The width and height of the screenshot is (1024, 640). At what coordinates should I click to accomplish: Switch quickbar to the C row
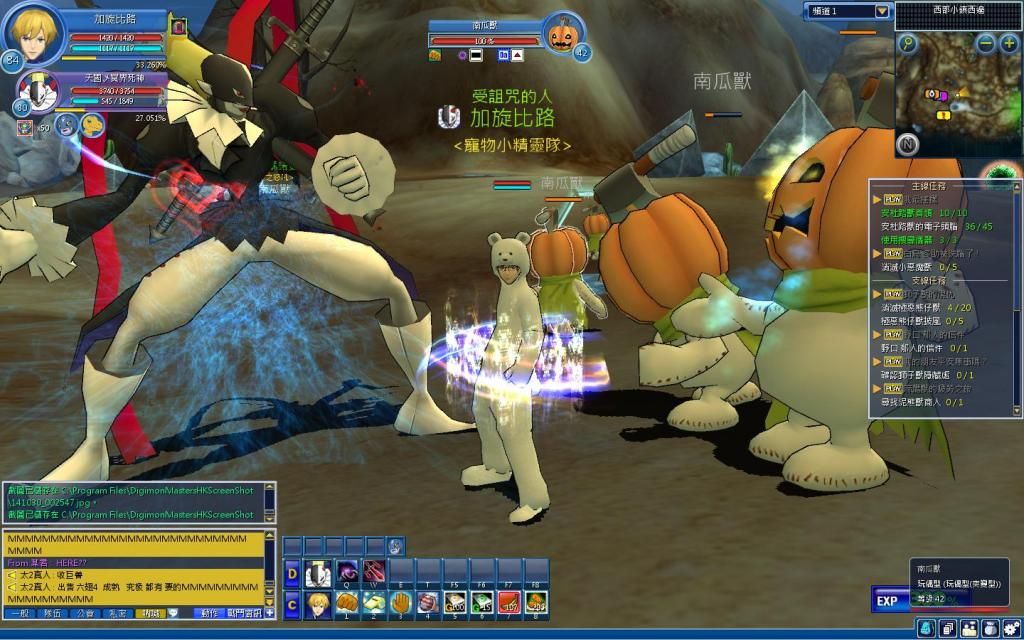(292, 603)
